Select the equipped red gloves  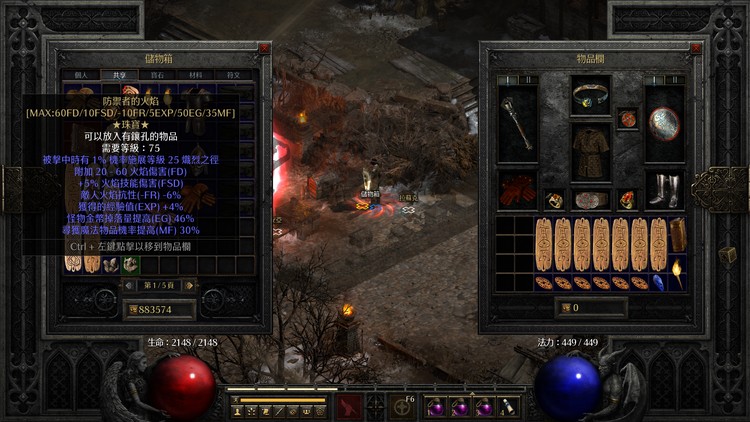pos(516,190)
